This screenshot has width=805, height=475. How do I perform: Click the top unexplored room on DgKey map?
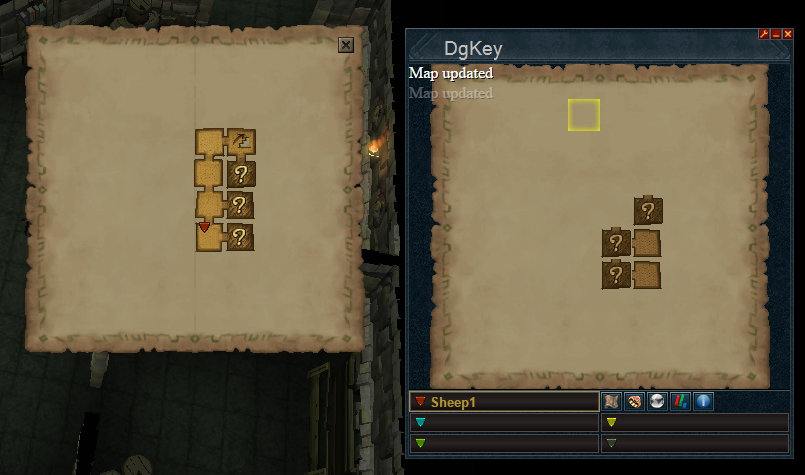[x=648, y=210]
